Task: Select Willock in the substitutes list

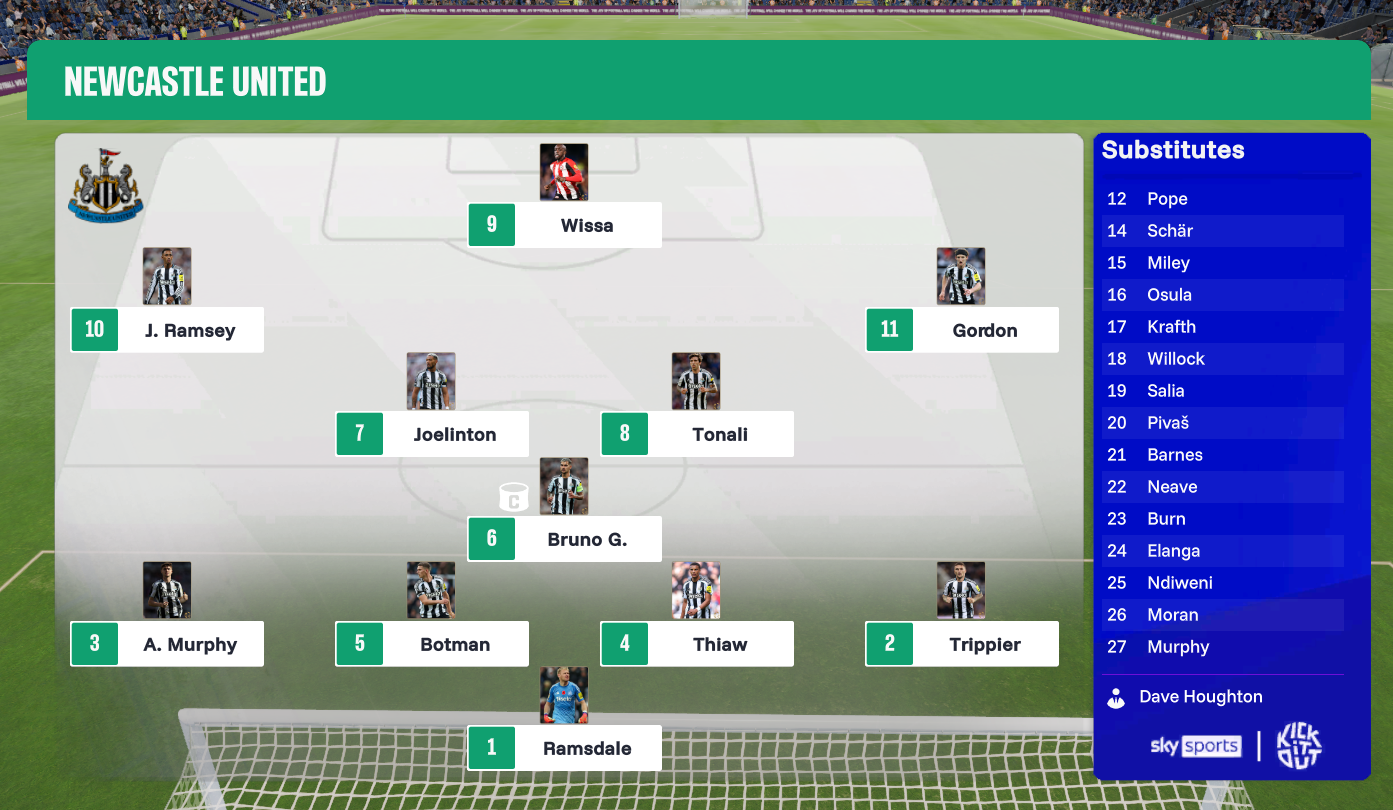Action: pyautogui.click(x=1176, y=359)
